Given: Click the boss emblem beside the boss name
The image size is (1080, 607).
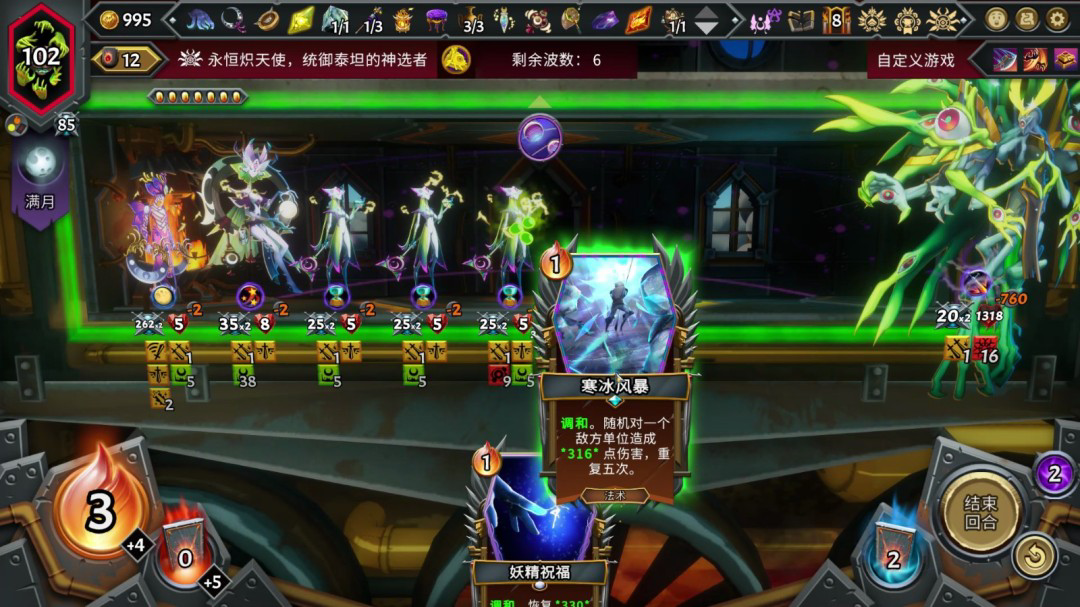Looking at the screenshot, I should click(x=457, y=60).
